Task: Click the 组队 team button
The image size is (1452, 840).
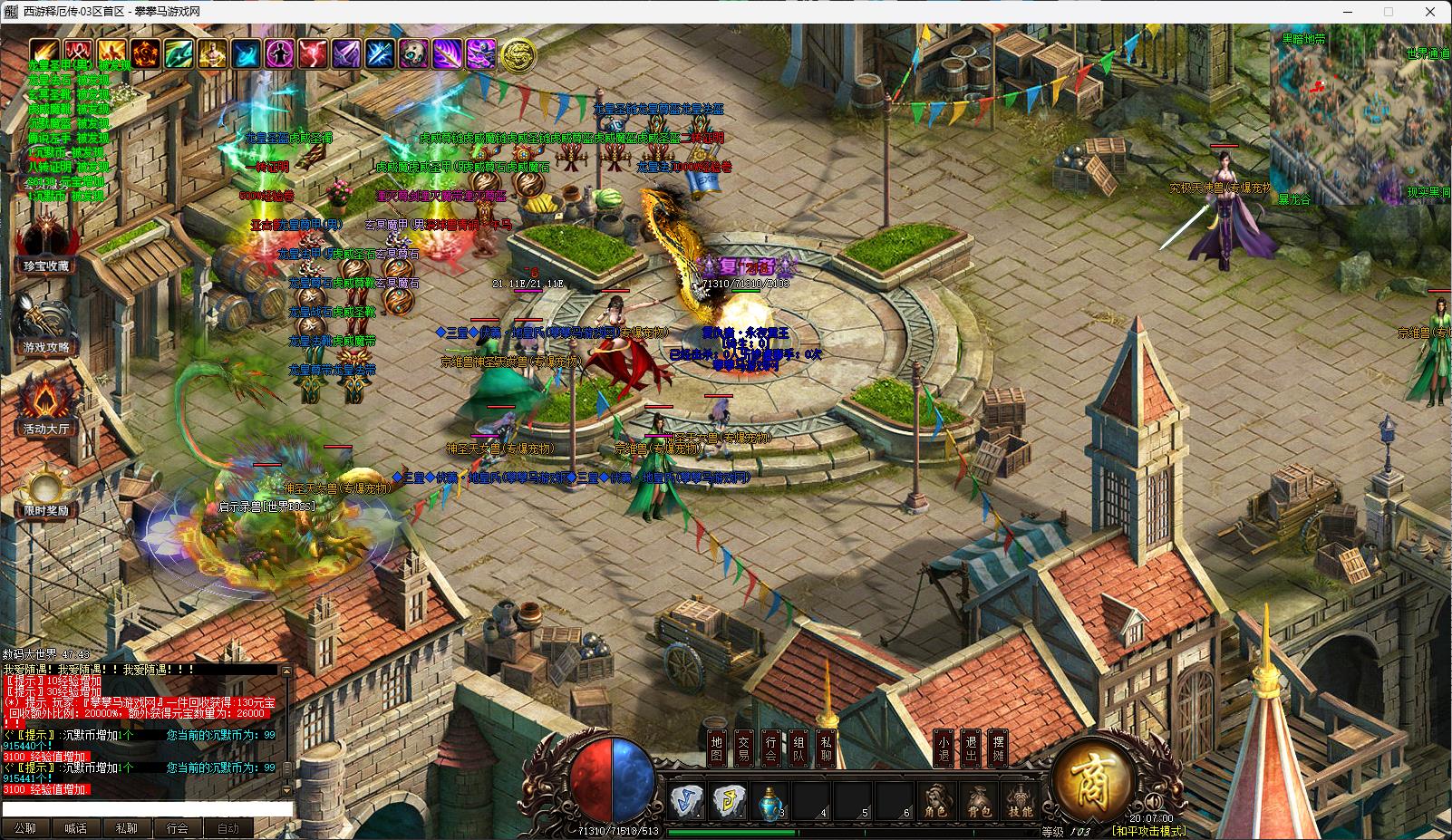Action: point(798,748)
